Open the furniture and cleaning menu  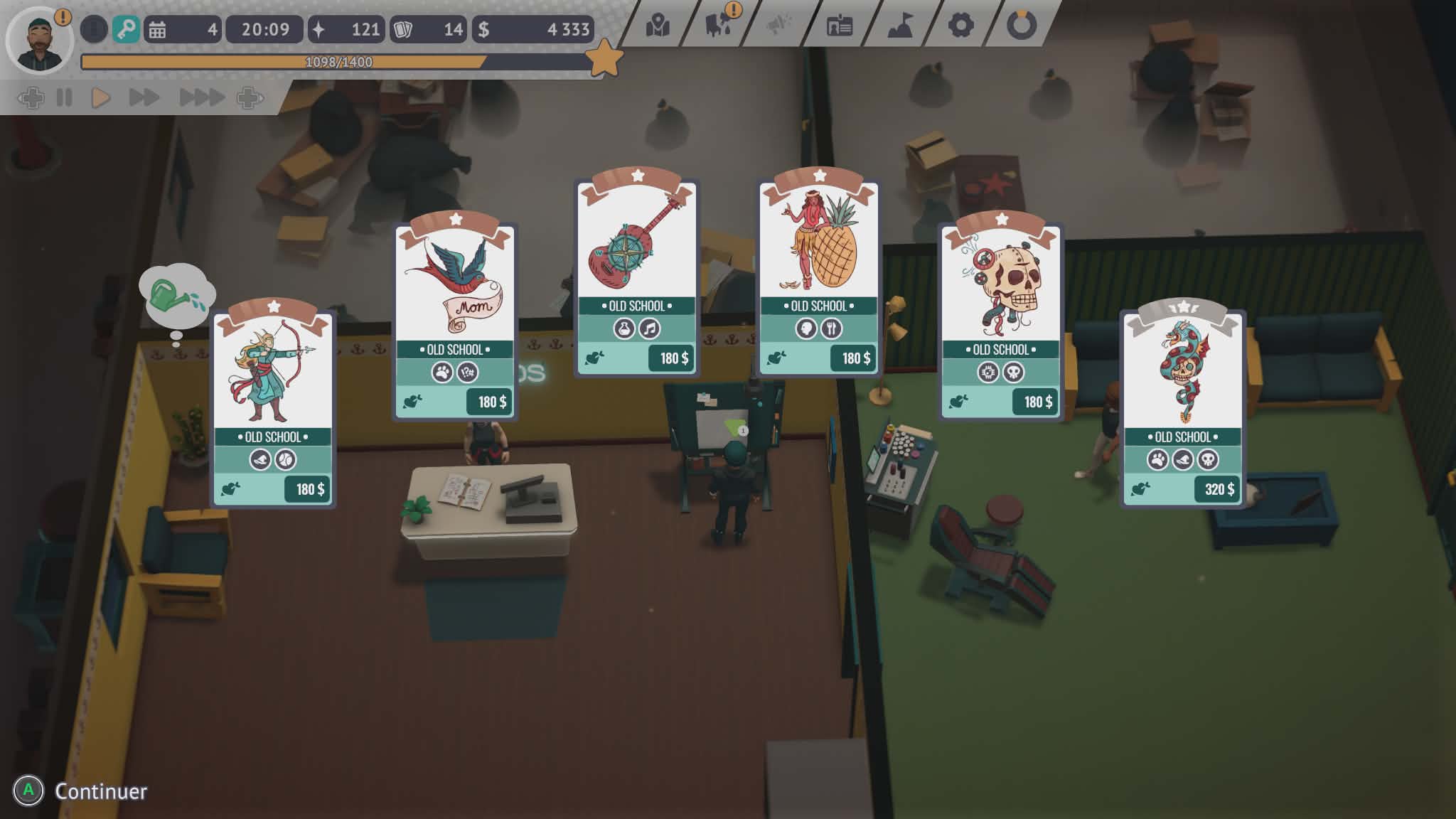coord(719,26)
